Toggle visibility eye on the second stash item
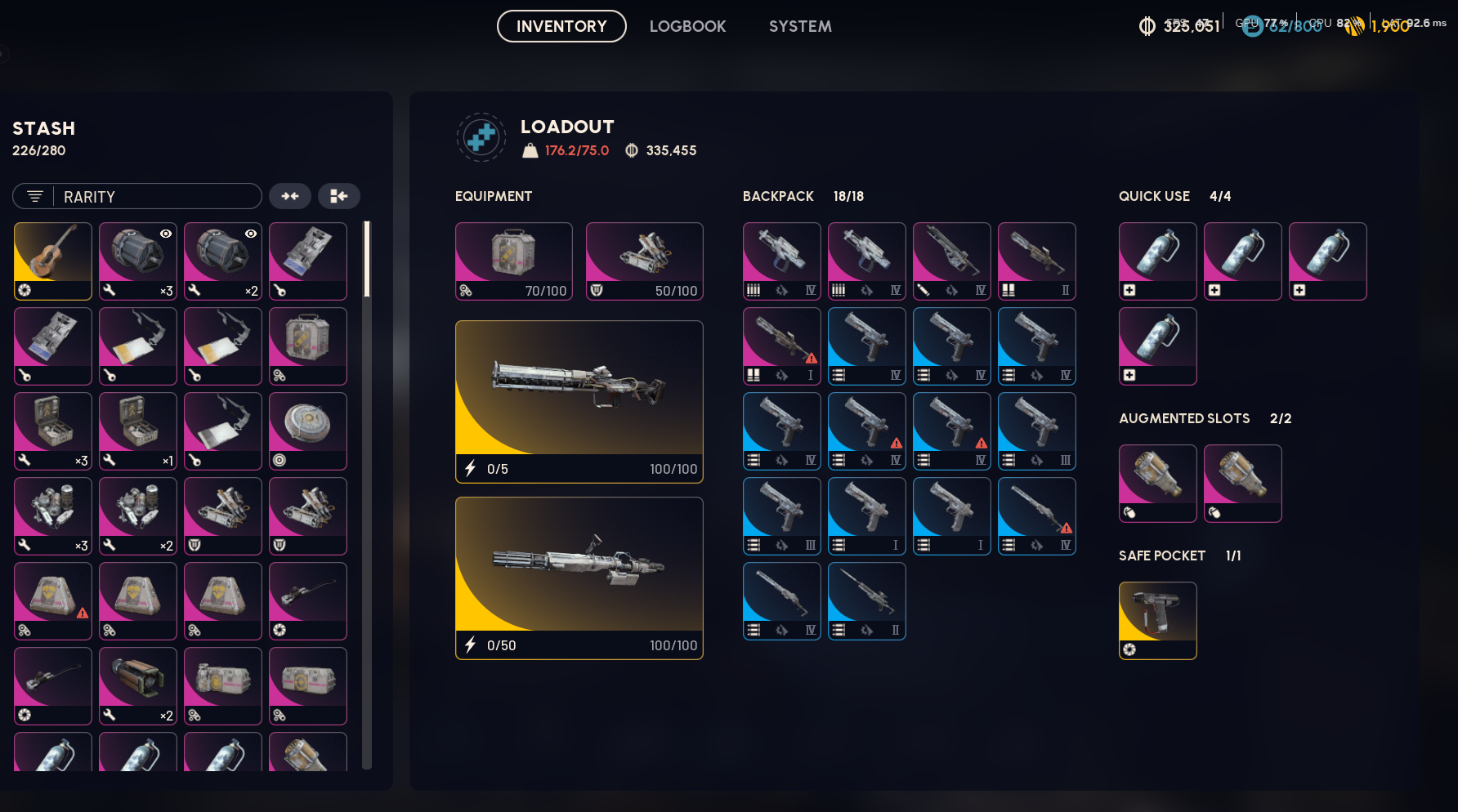The image size is (1458, 812). 166,234
